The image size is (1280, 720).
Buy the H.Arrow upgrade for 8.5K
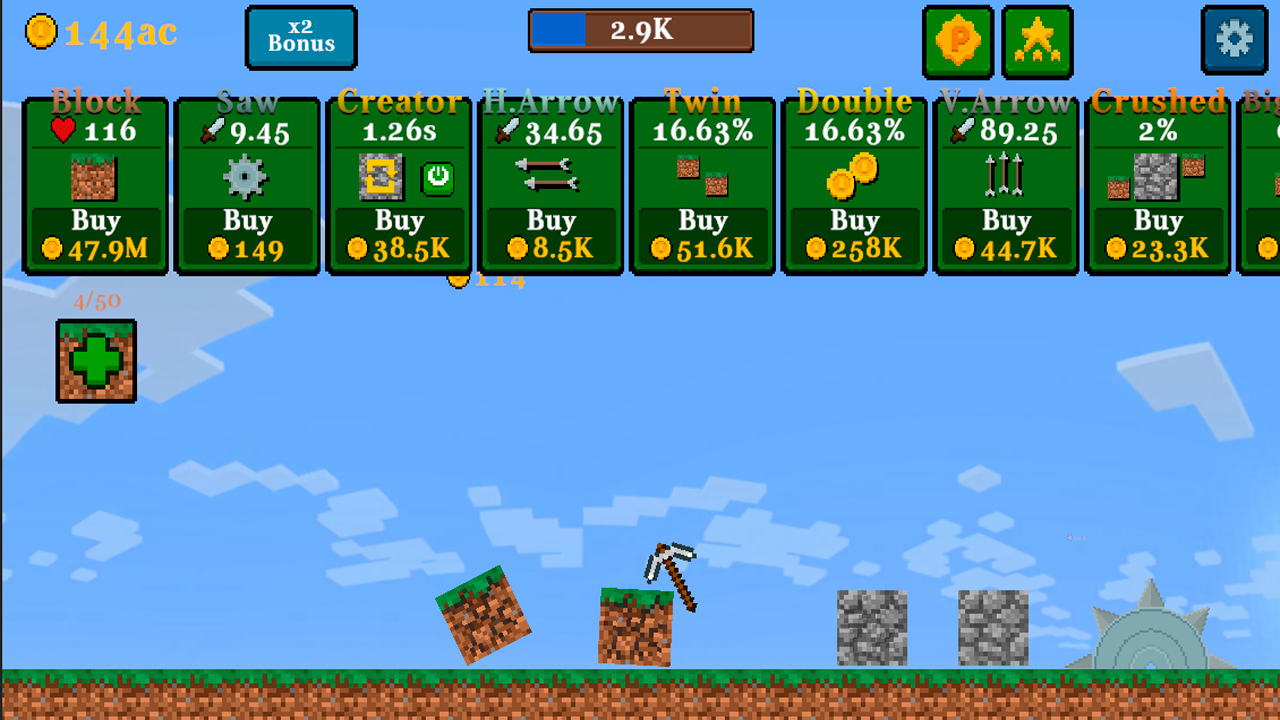pyautogui.click(x=551, y=233)
